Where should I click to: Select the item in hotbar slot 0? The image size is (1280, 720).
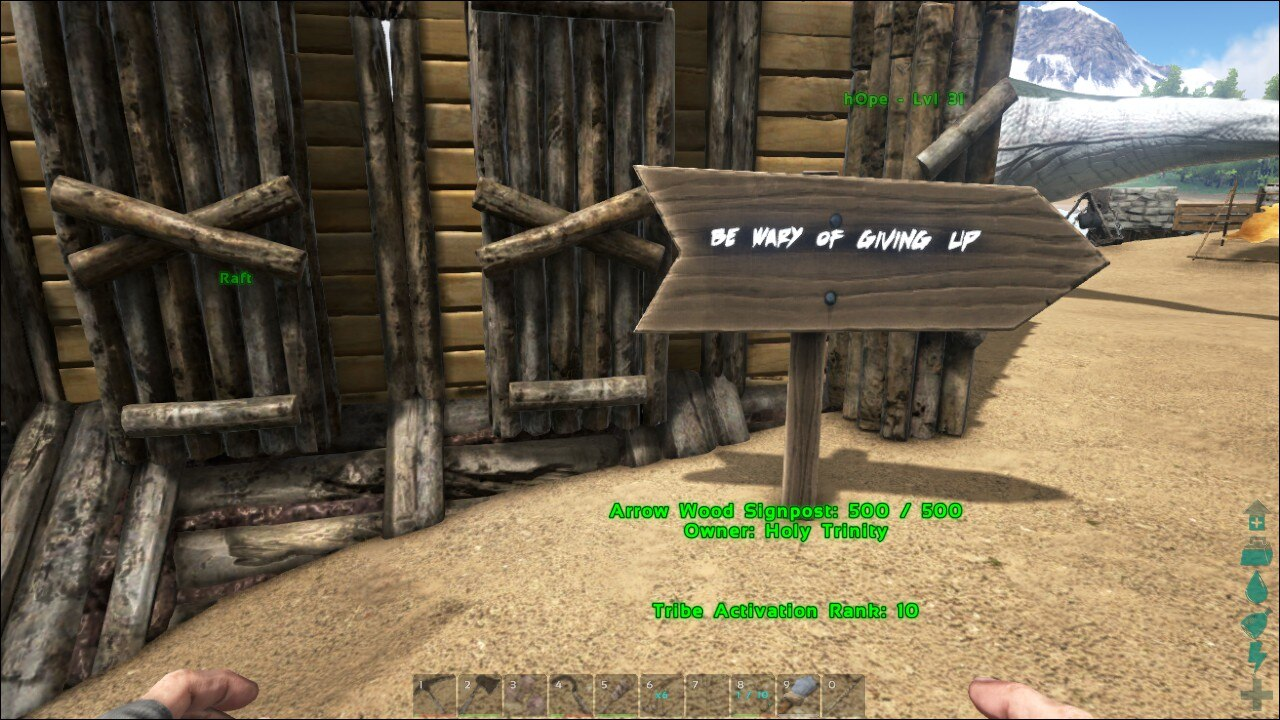[x=841, y=695]
